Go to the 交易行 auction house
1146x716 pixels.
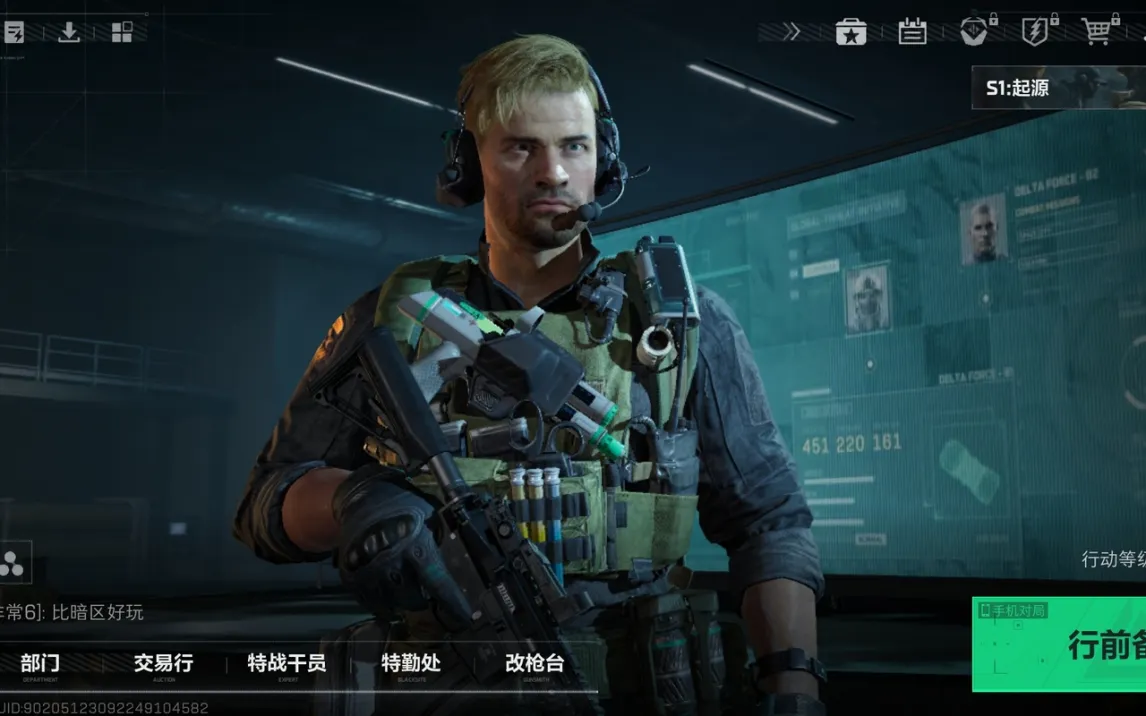pos(163,663)
